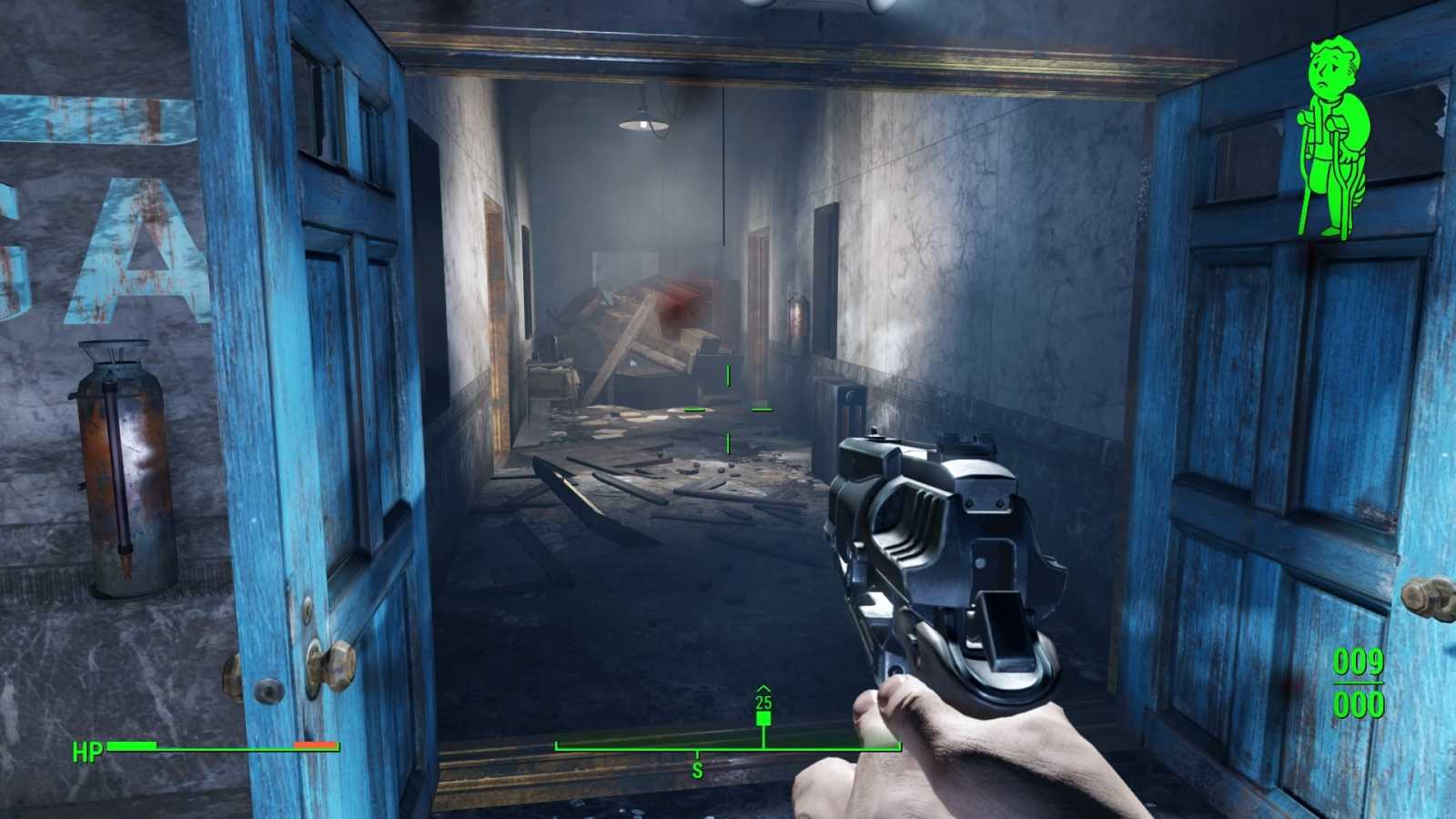
Task: Click the center aiming crosshair
Action: (x=728, y=409)
